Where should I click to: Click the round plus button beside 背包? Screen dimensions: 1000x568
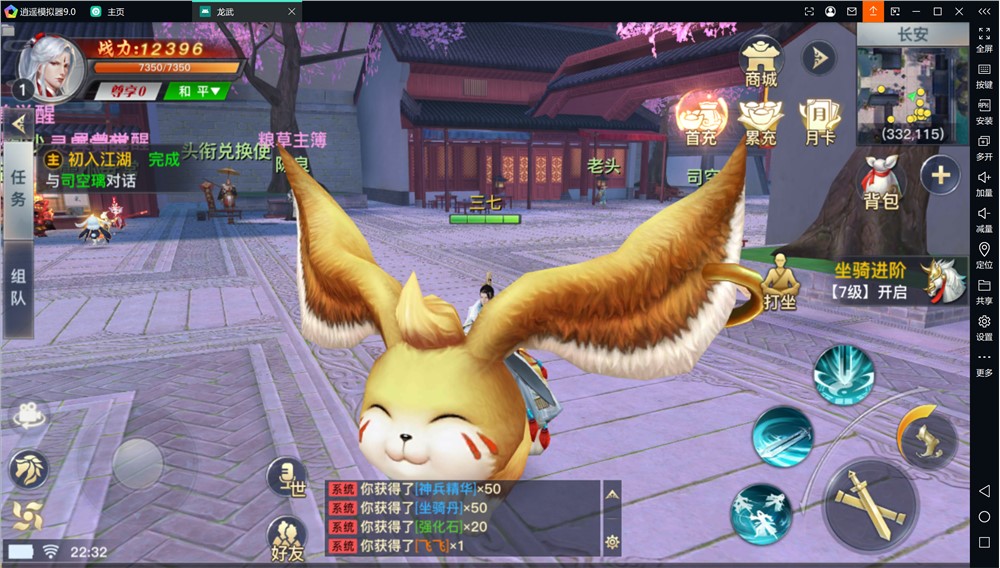[940, 175]
